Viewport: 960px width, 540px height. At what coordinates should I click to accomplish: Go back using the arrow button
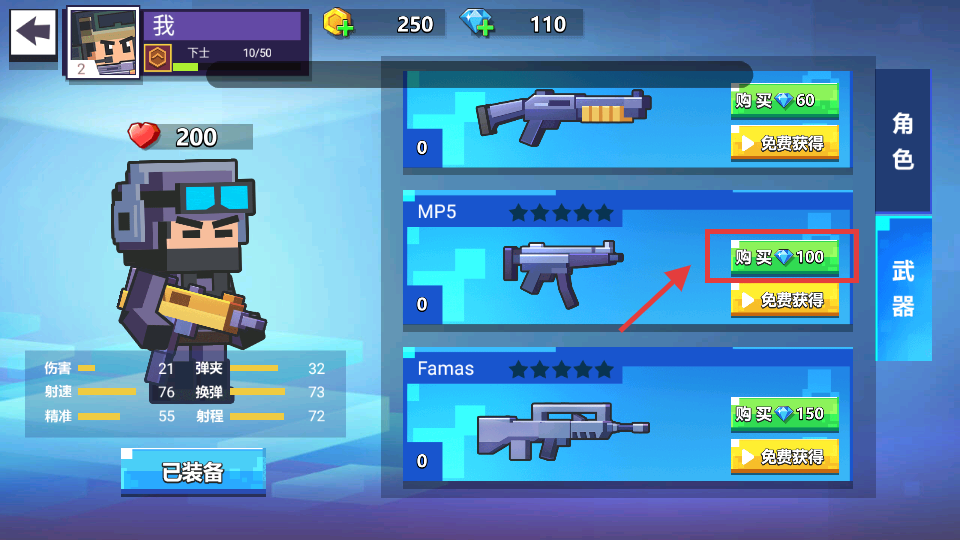tap(33, 33)
